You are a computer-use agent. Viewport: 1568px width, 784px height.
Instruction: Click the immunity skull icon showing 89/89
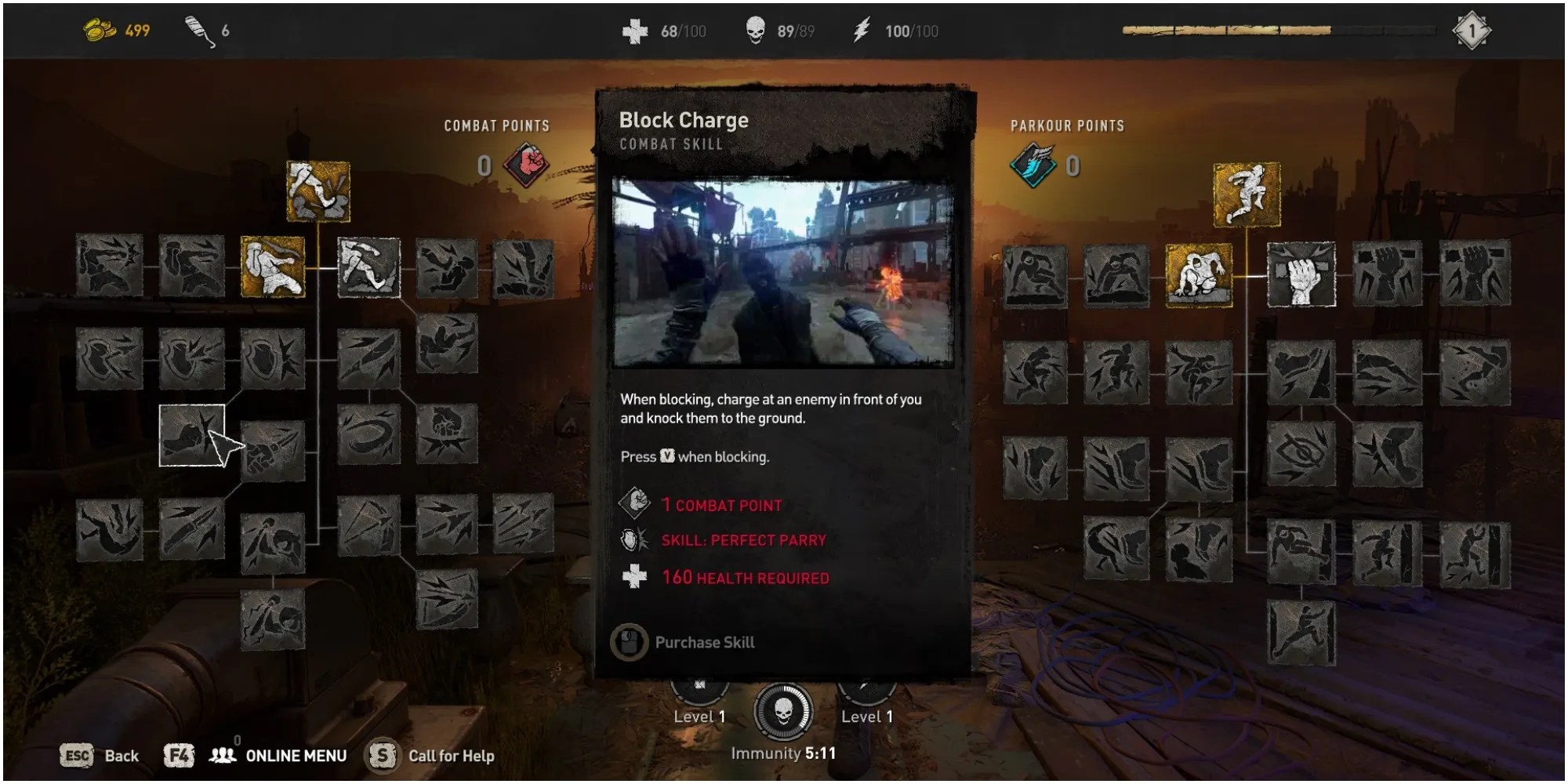(x=754, y=31)
